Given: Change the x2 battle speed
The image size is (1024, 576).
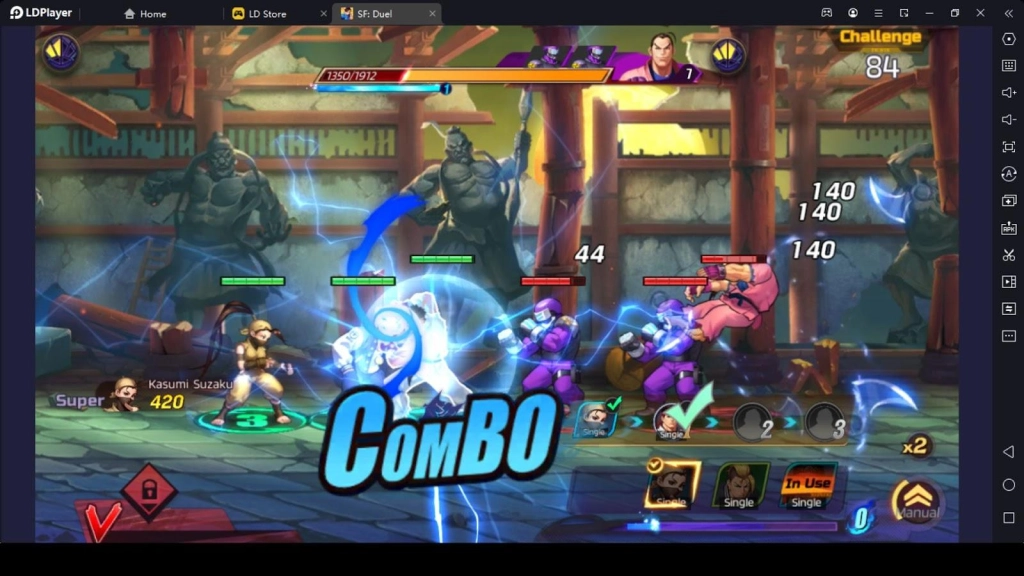Looking at the screenshot, I should tap(914, 446).
